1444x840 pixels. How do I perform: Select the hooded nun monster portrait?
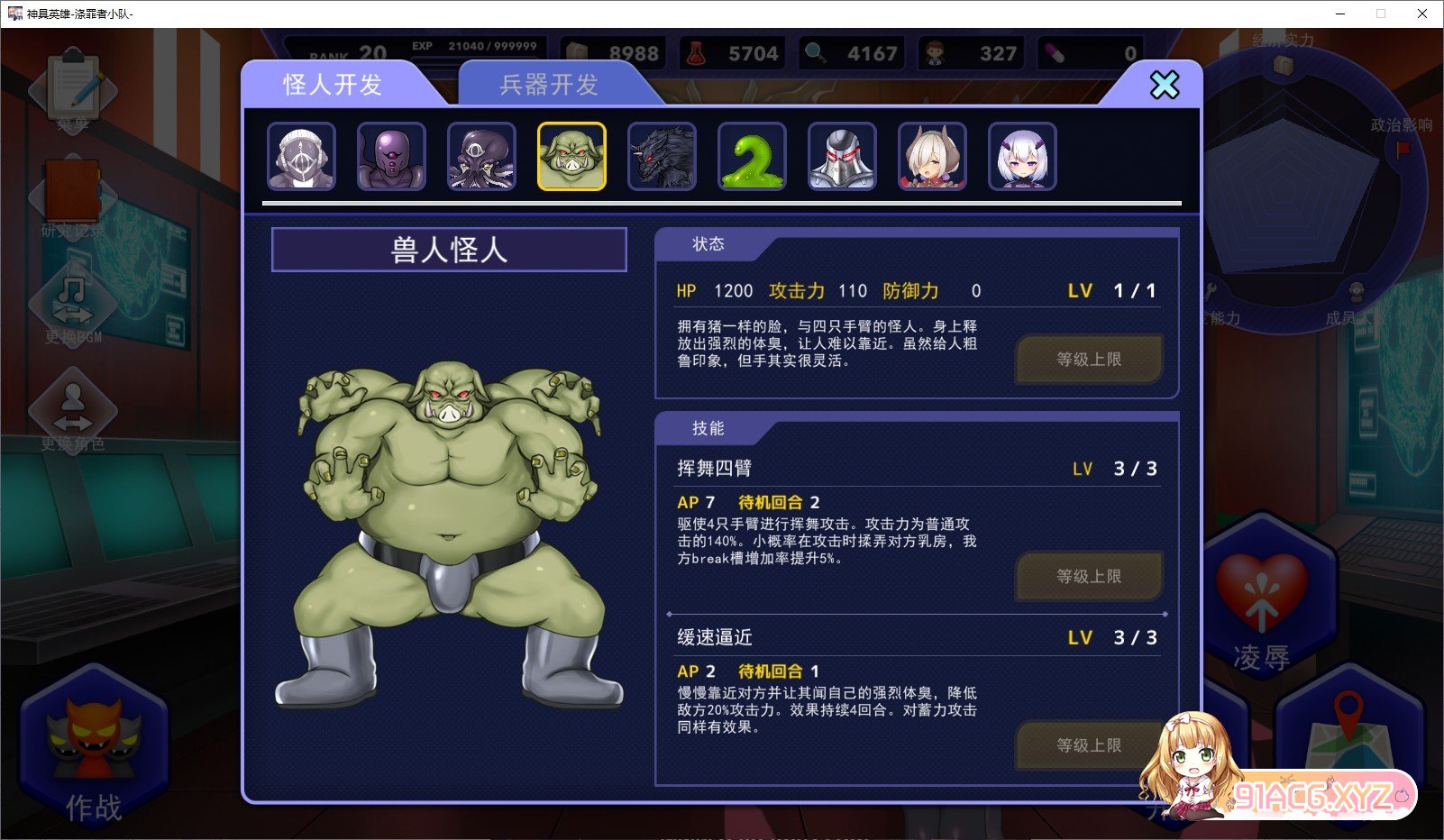coord(302,157)
